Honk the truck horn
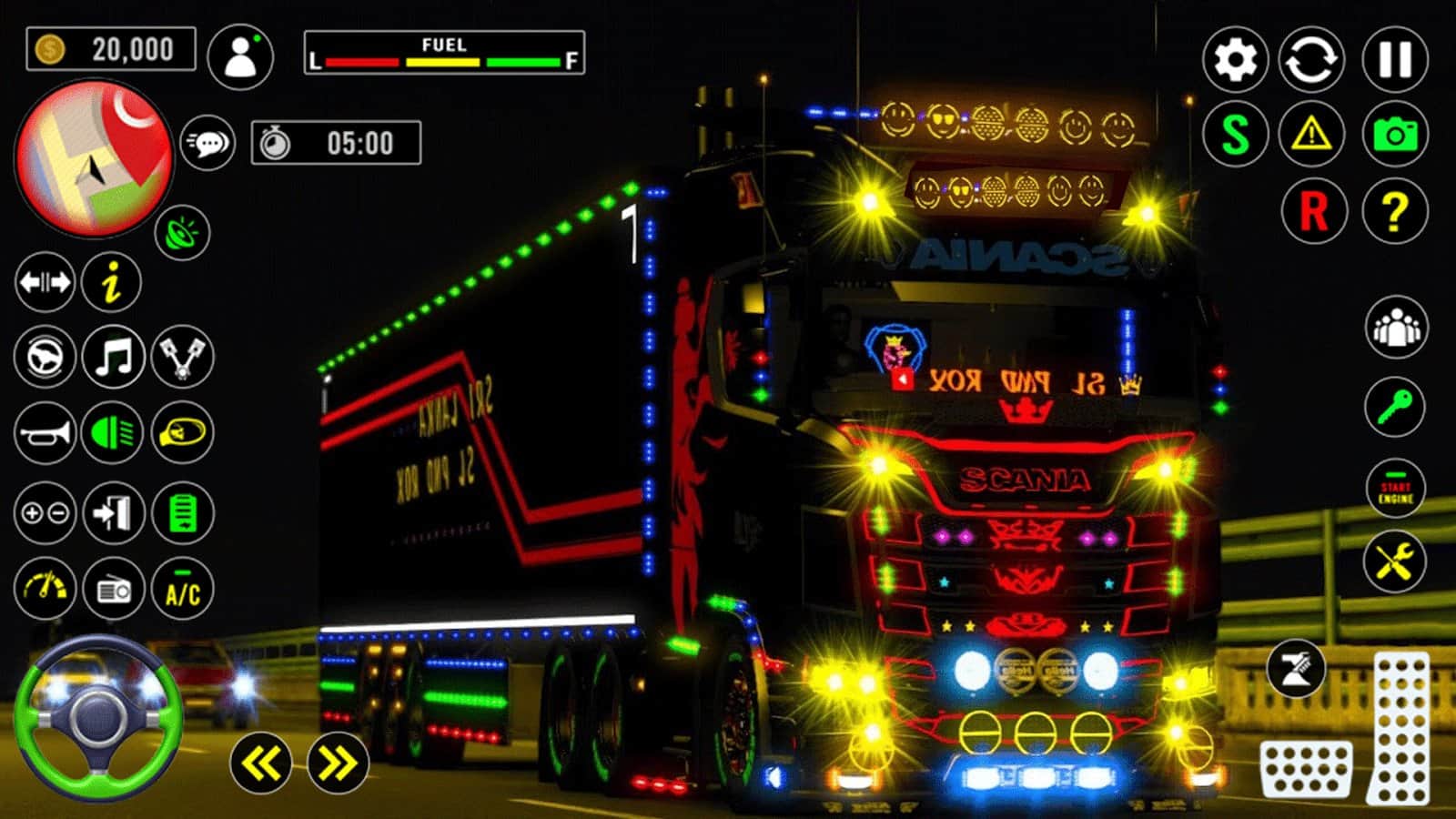The height and width of the screenshot is (819, 1456). [45, 433]
